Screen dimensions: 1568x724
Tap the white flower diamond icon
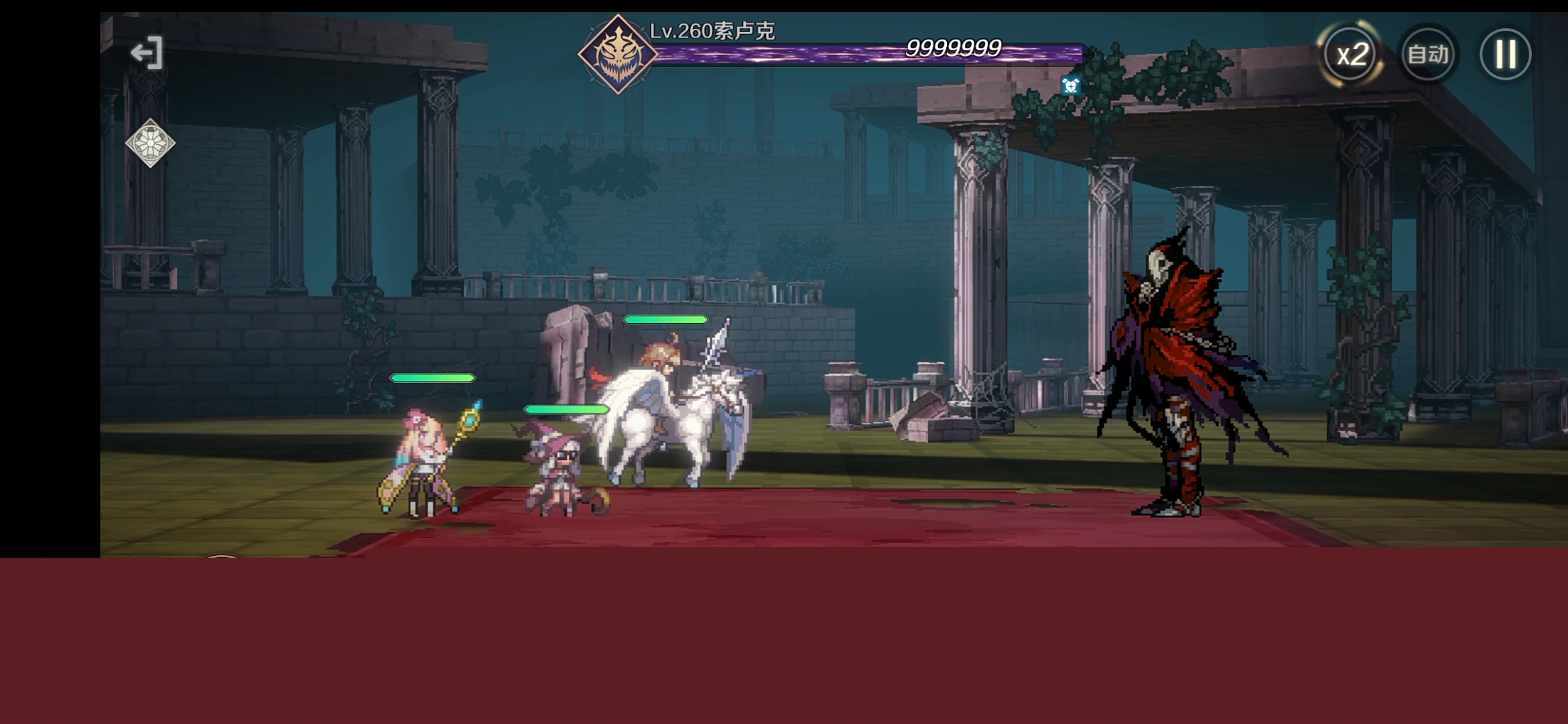point(150,143)
